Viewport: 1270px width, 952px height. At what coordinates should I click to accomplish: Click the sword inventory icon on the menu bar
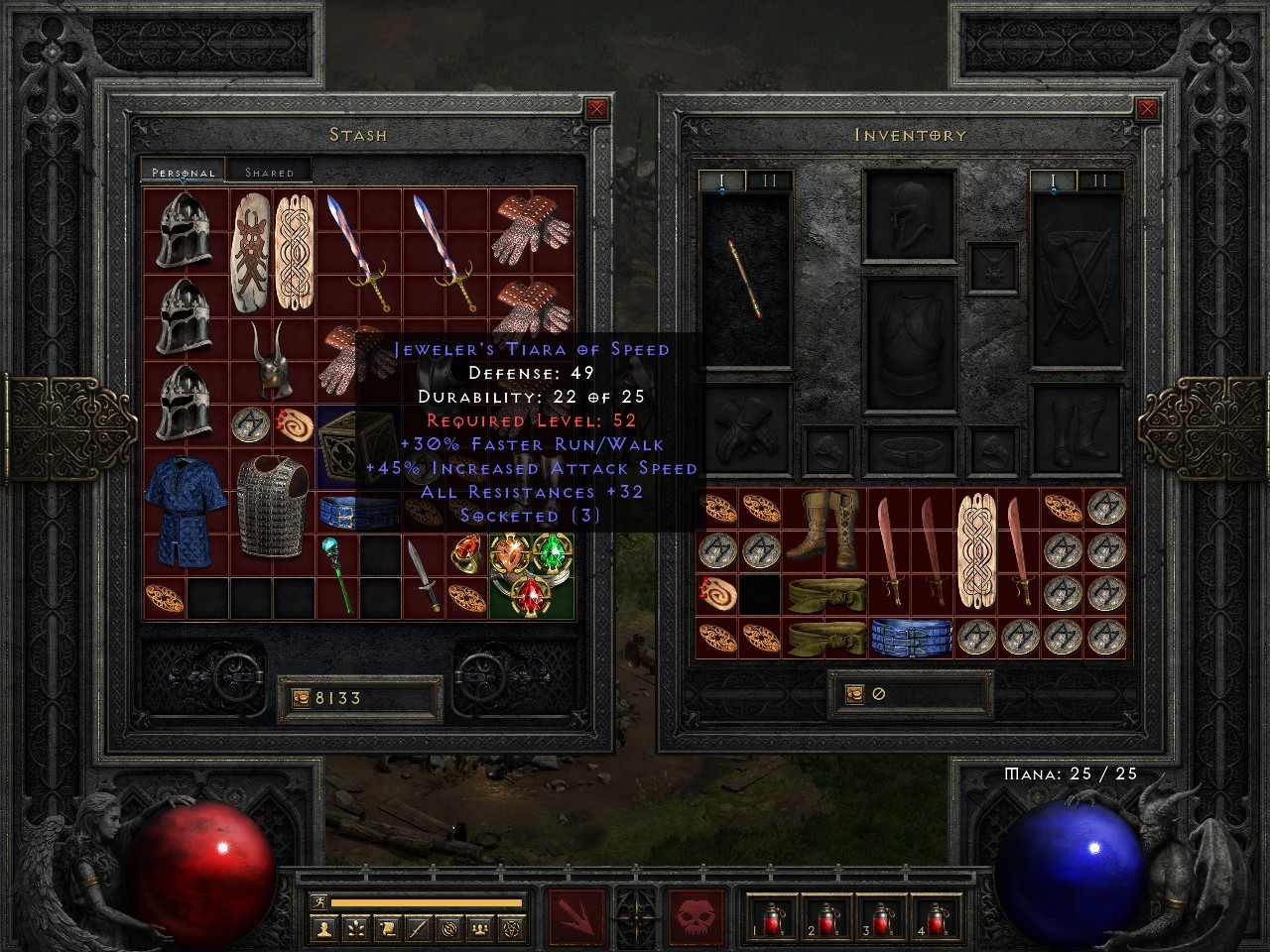click(x=418, y=930)
